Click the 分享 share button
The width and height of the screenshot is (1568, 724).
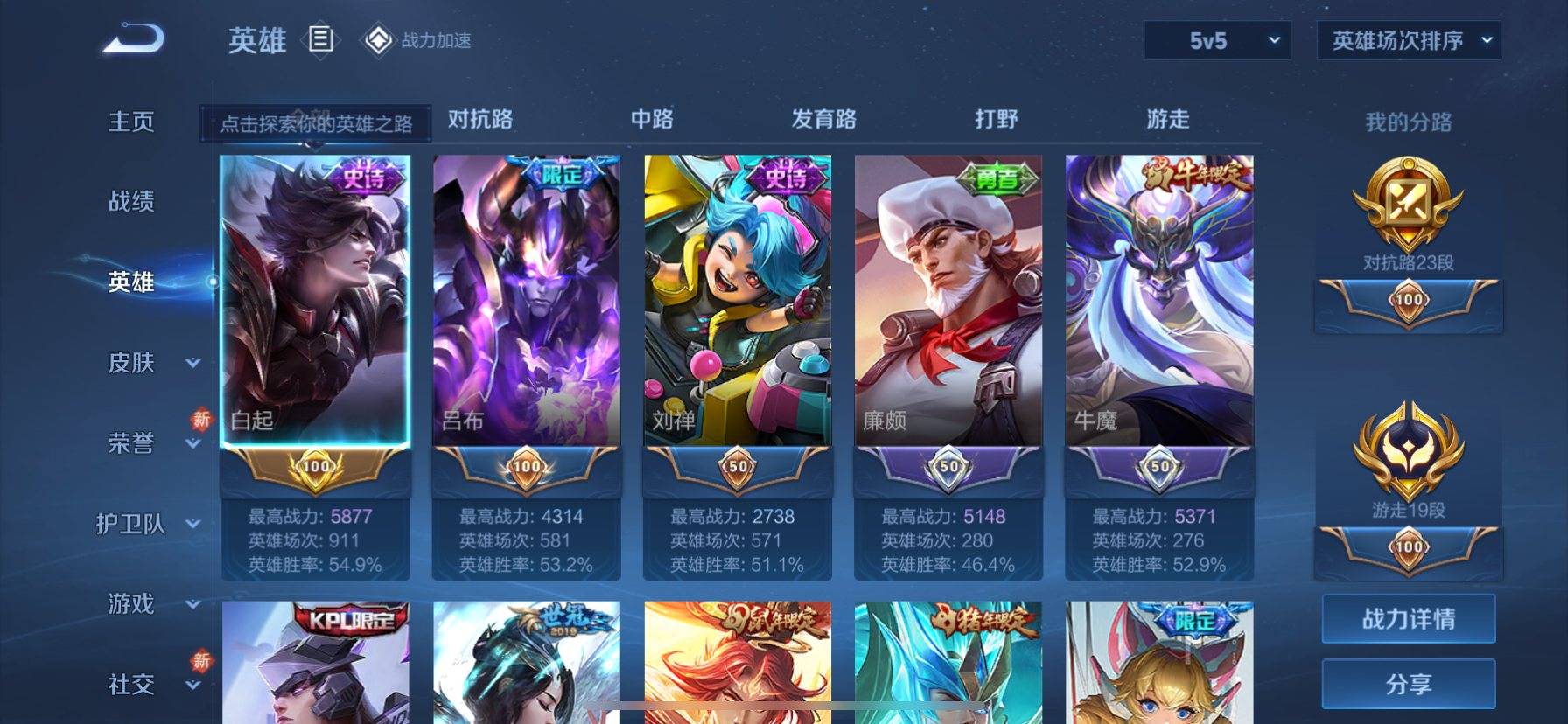click(x=1408, y=684)
